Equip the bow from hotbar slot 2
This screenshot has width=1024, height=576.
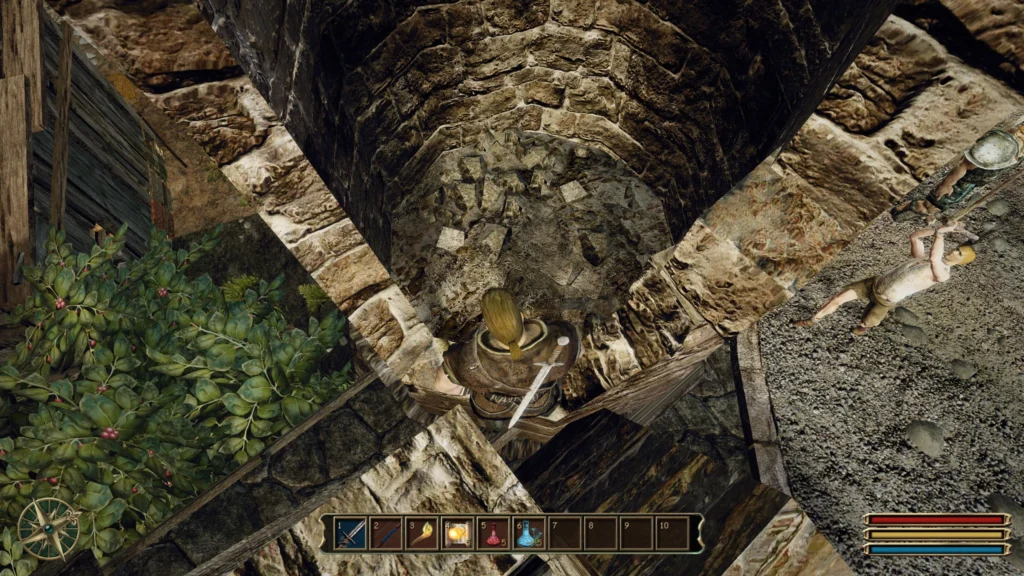(387, 533)
